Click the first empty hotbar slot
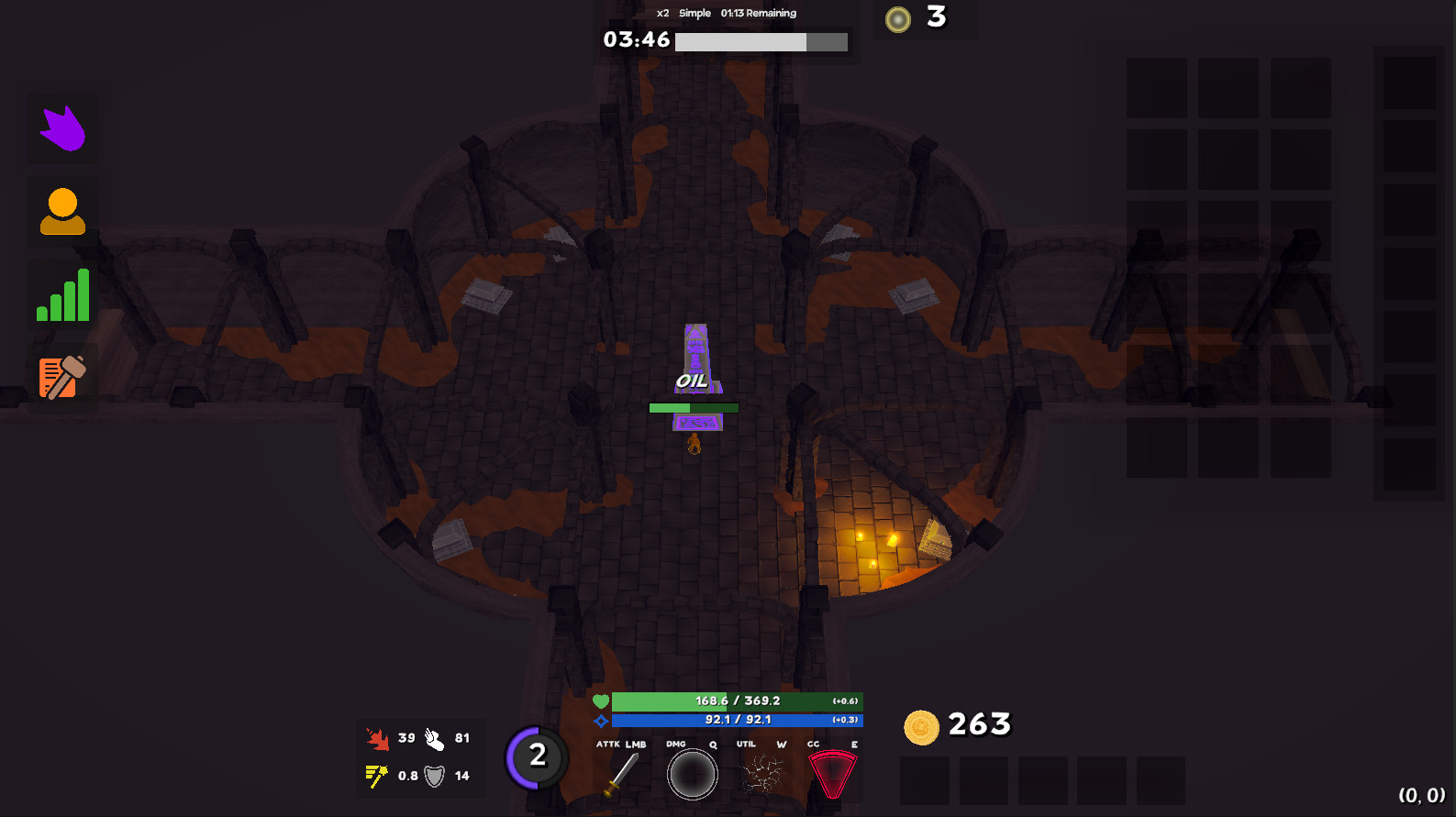 click(924, 781)
